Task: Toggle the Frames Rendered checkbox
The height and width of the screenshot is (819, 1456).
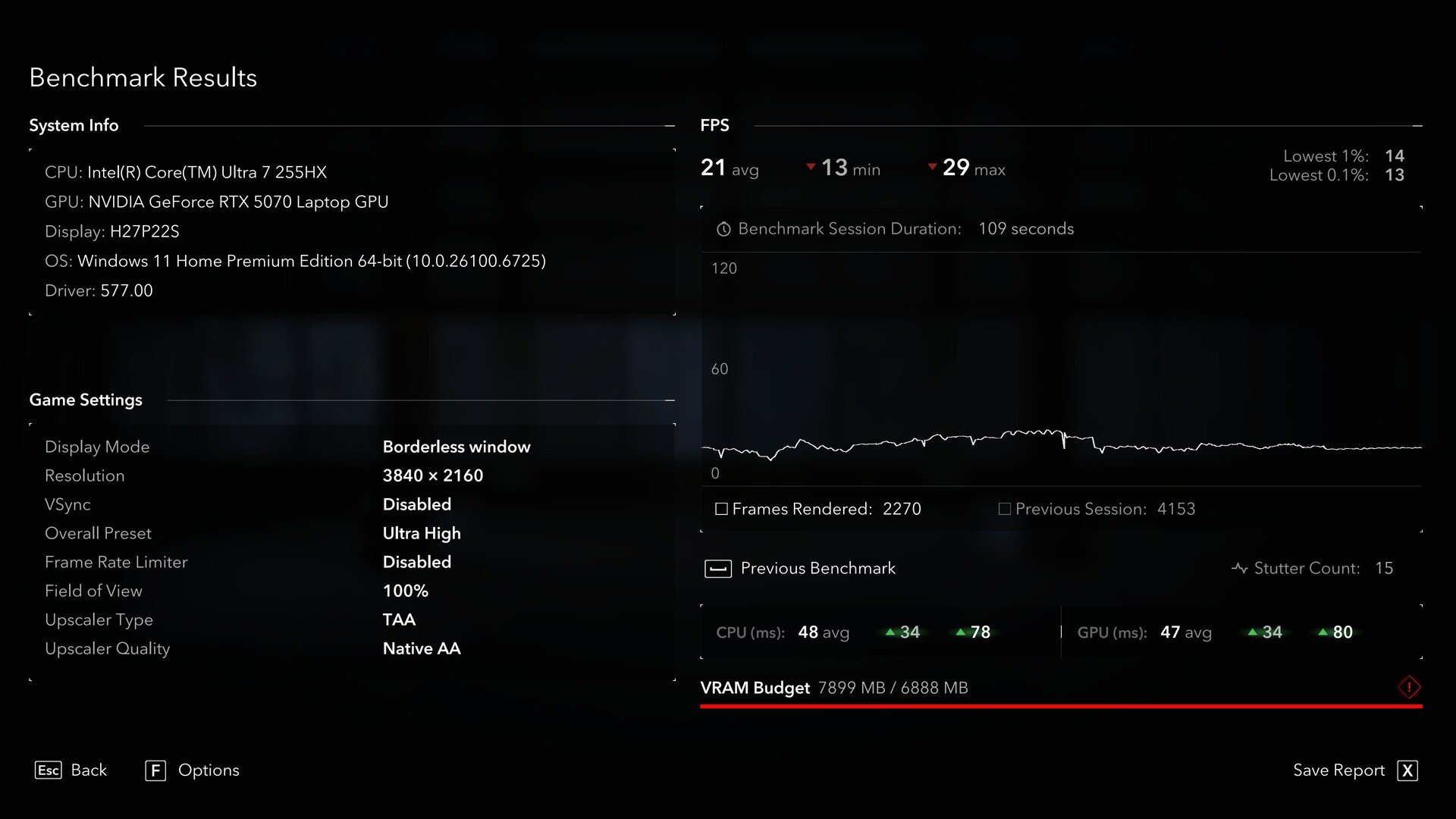Action: point(721,509)
